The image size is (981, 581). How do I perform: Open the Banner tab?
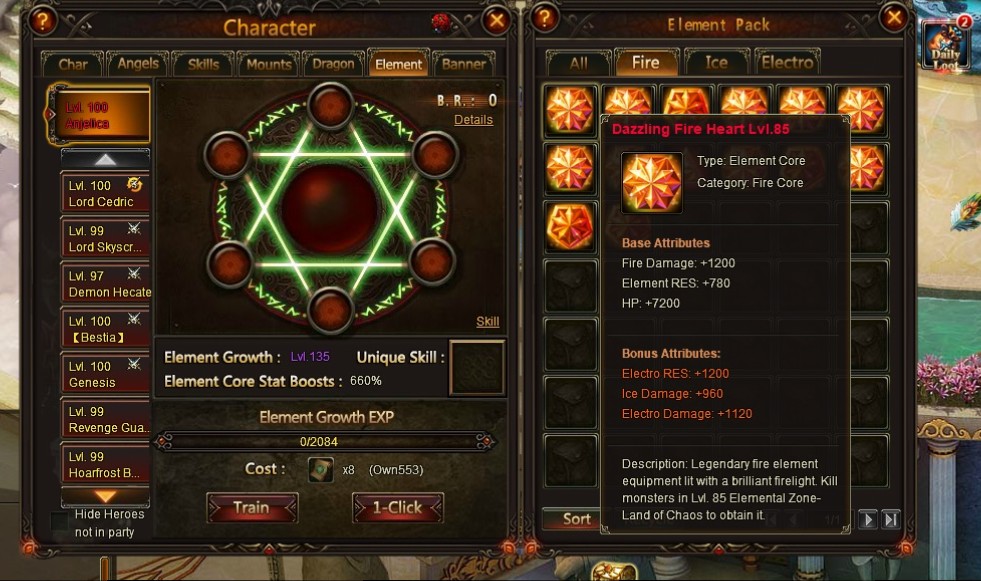464,64
